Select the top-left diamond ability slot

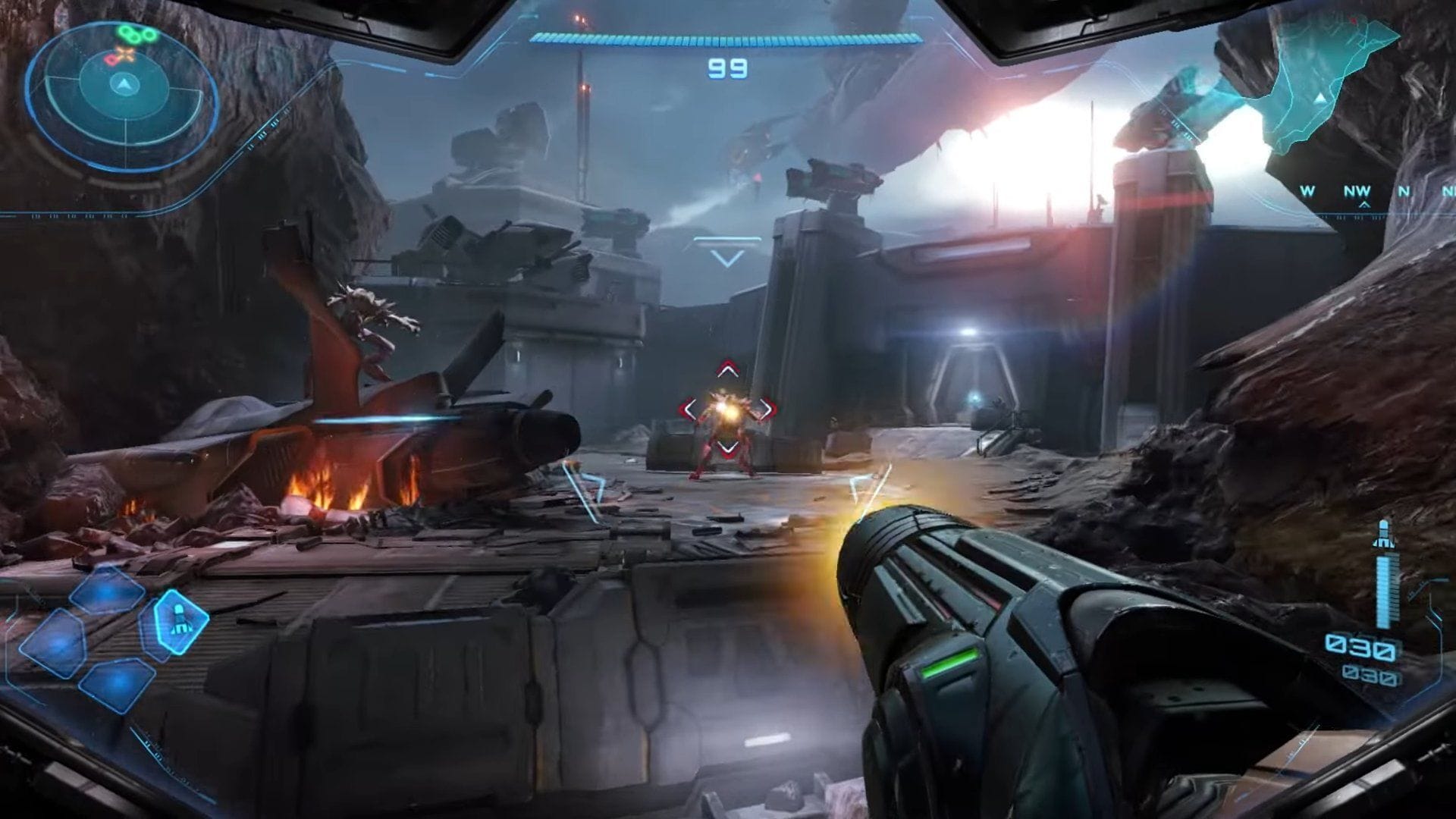click(106, 594)
